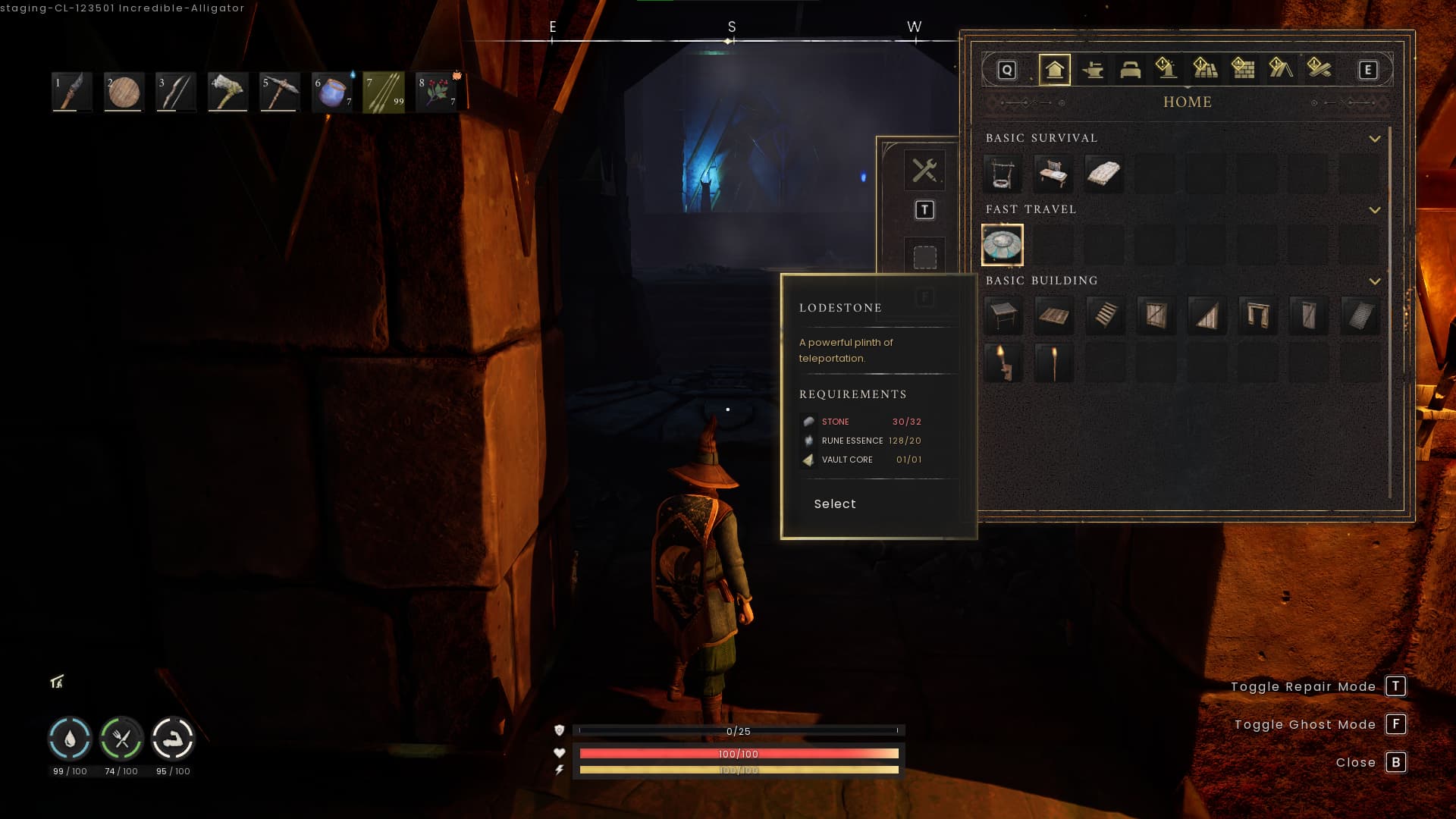This screenshot has height=819, width=1456.
Task: Open the brick wall building tab
Action: (x=1243, y=70)
